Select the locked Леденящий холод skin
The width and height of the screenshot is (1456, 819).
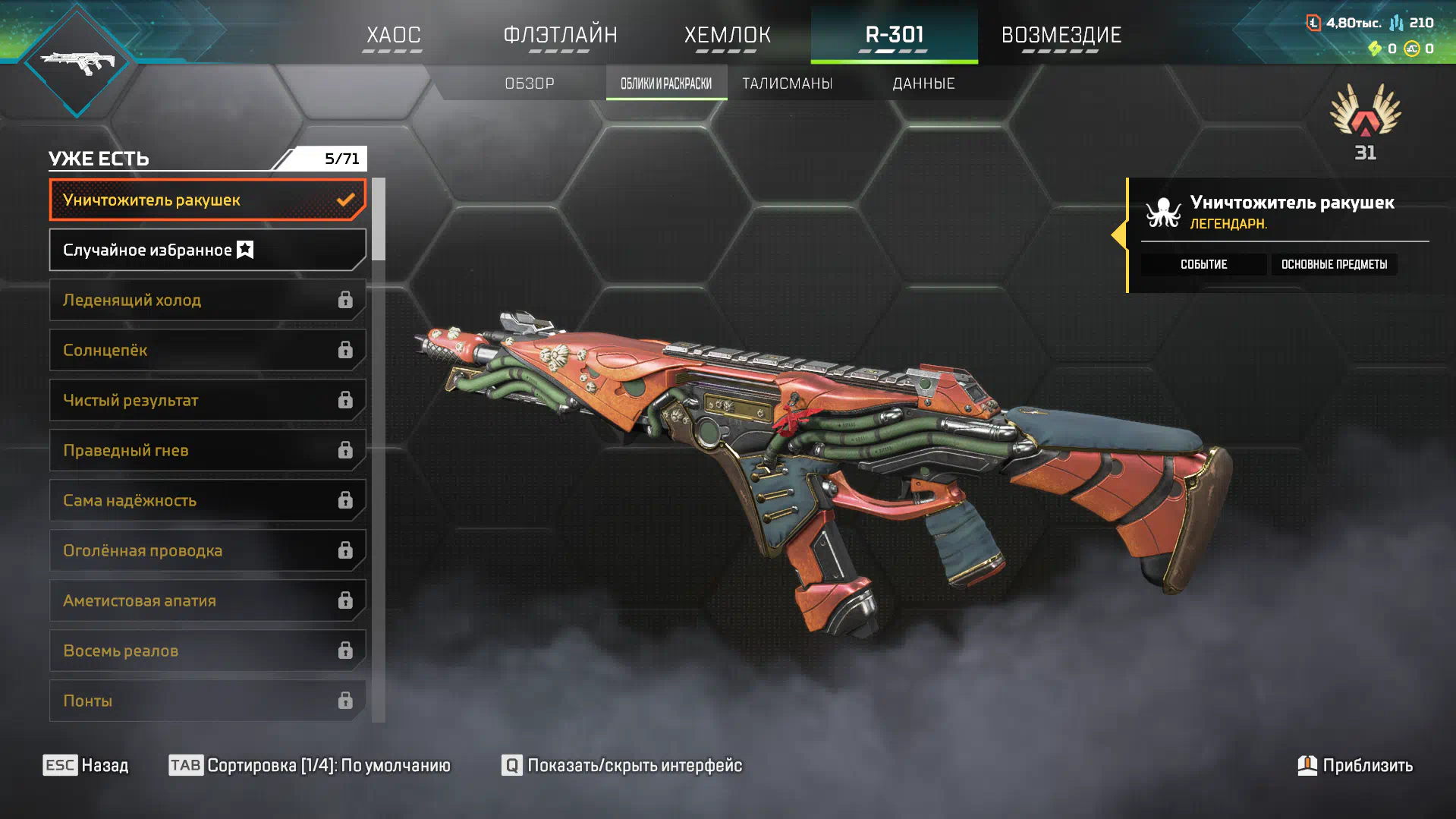(x=207, y=301)
